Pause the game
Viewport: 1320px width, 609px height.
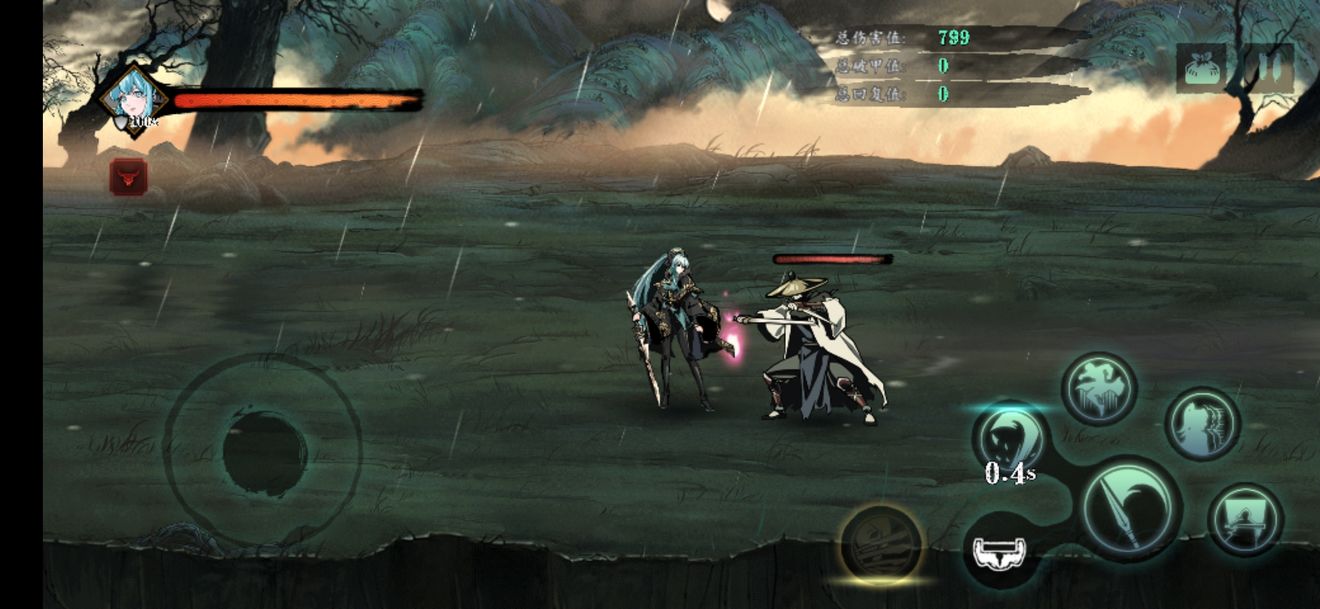1269,68
